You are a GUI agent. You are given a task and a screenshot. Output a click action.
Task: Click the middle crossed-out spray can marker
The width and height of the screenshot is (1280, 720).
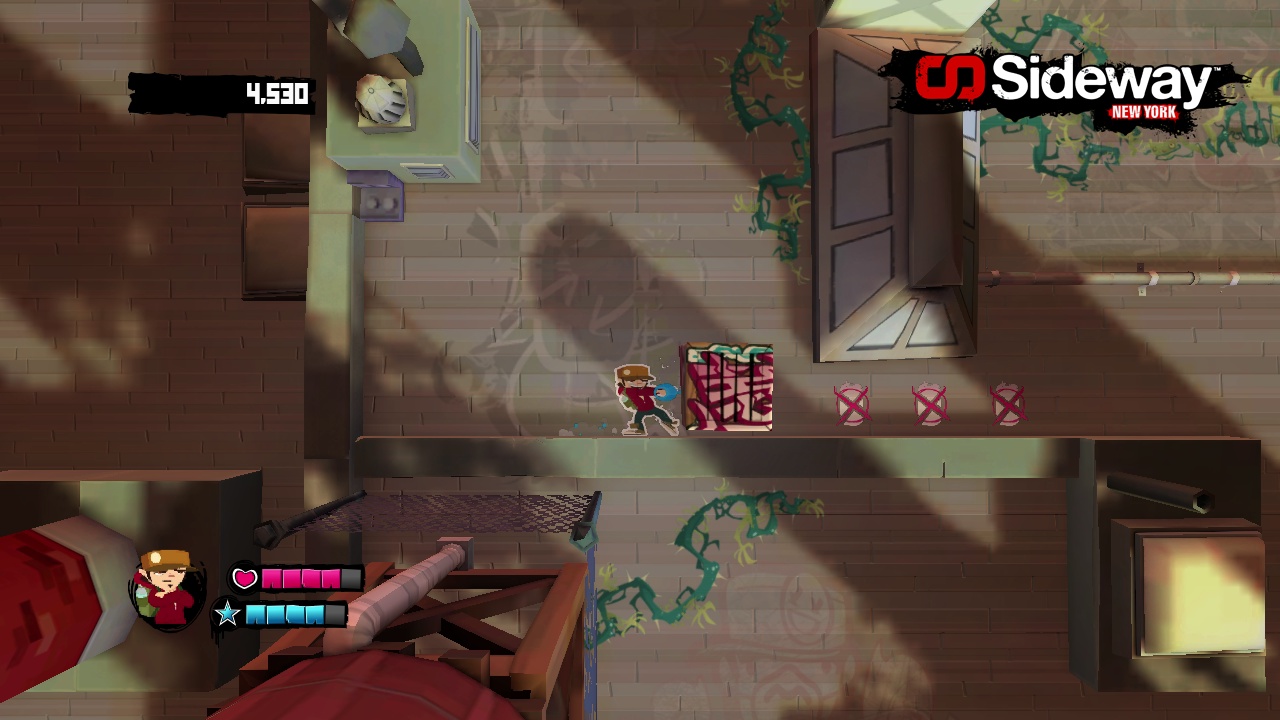[x=929, y=404]
